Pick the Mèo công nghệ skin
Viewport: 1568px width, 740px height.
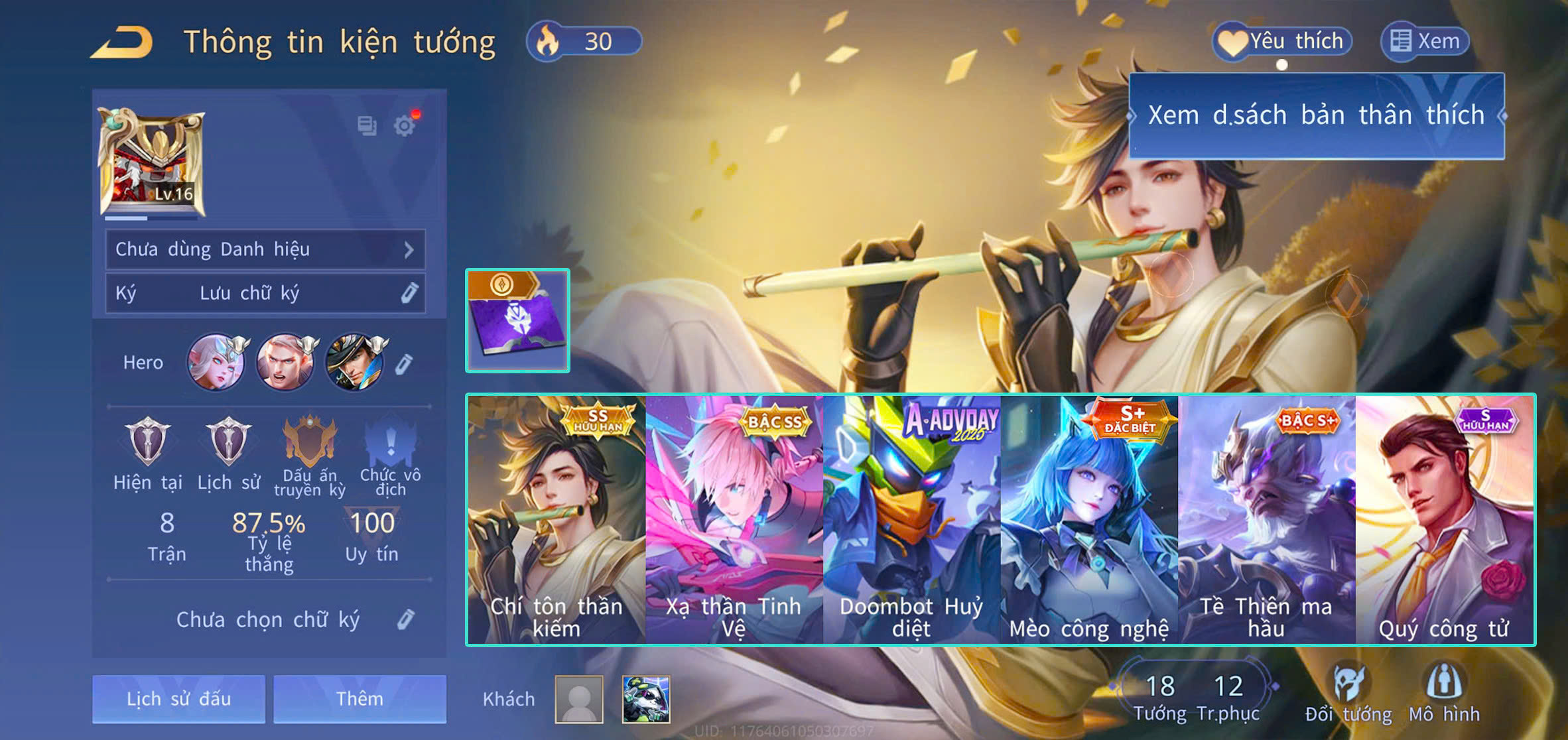coord(1089,519)
